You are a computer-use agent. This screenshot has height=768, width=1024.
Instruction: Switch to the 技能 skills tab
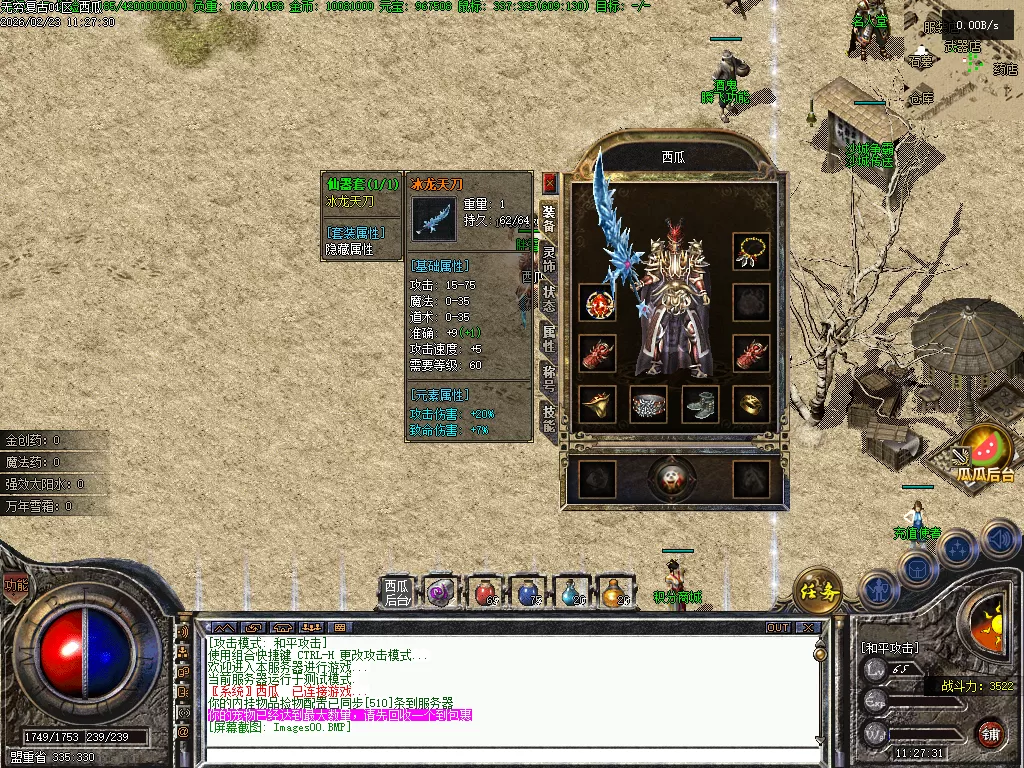pos(549,418)
